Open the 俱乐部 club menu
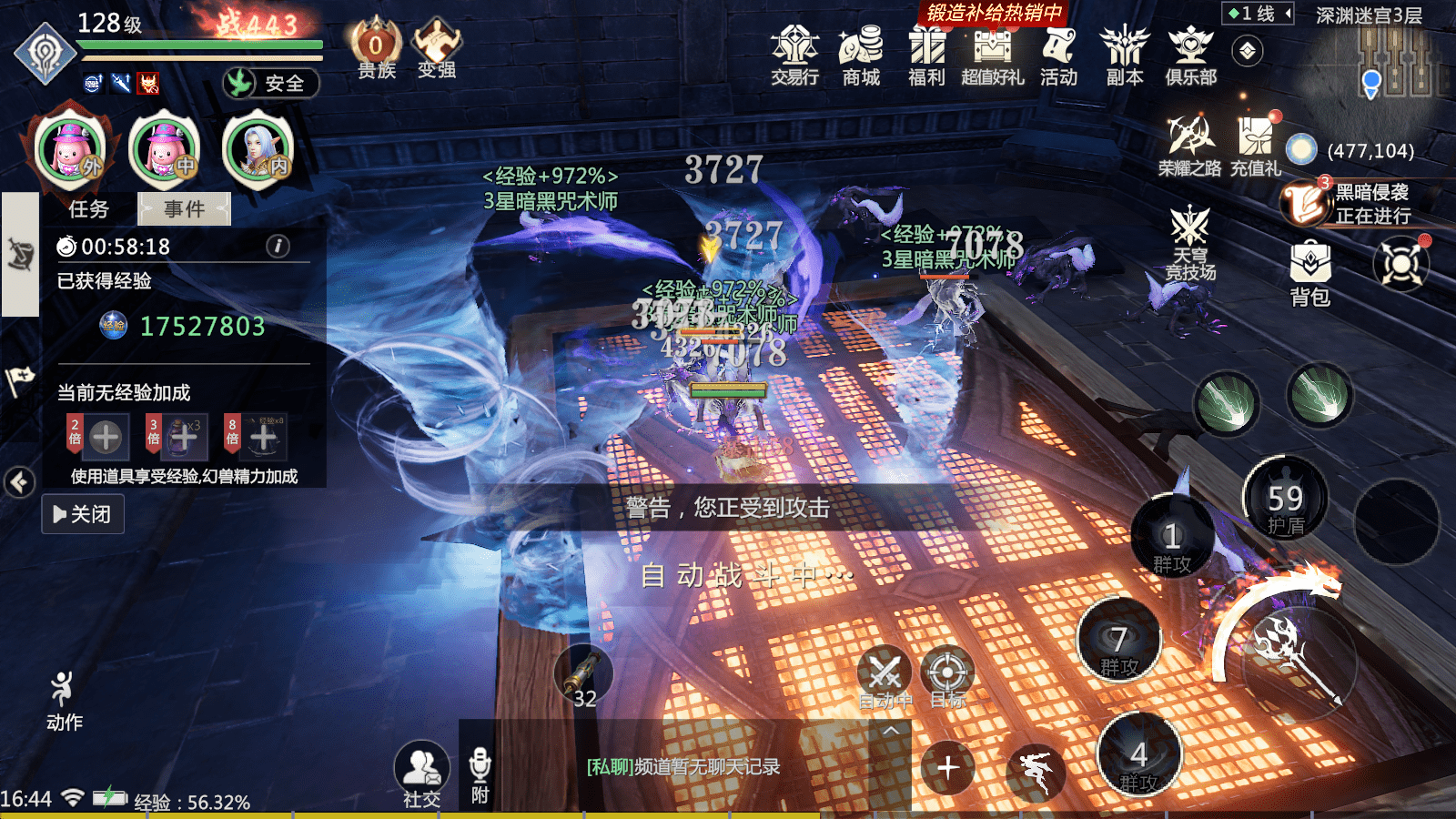The image size is (1456, 819). point(1190,54)
